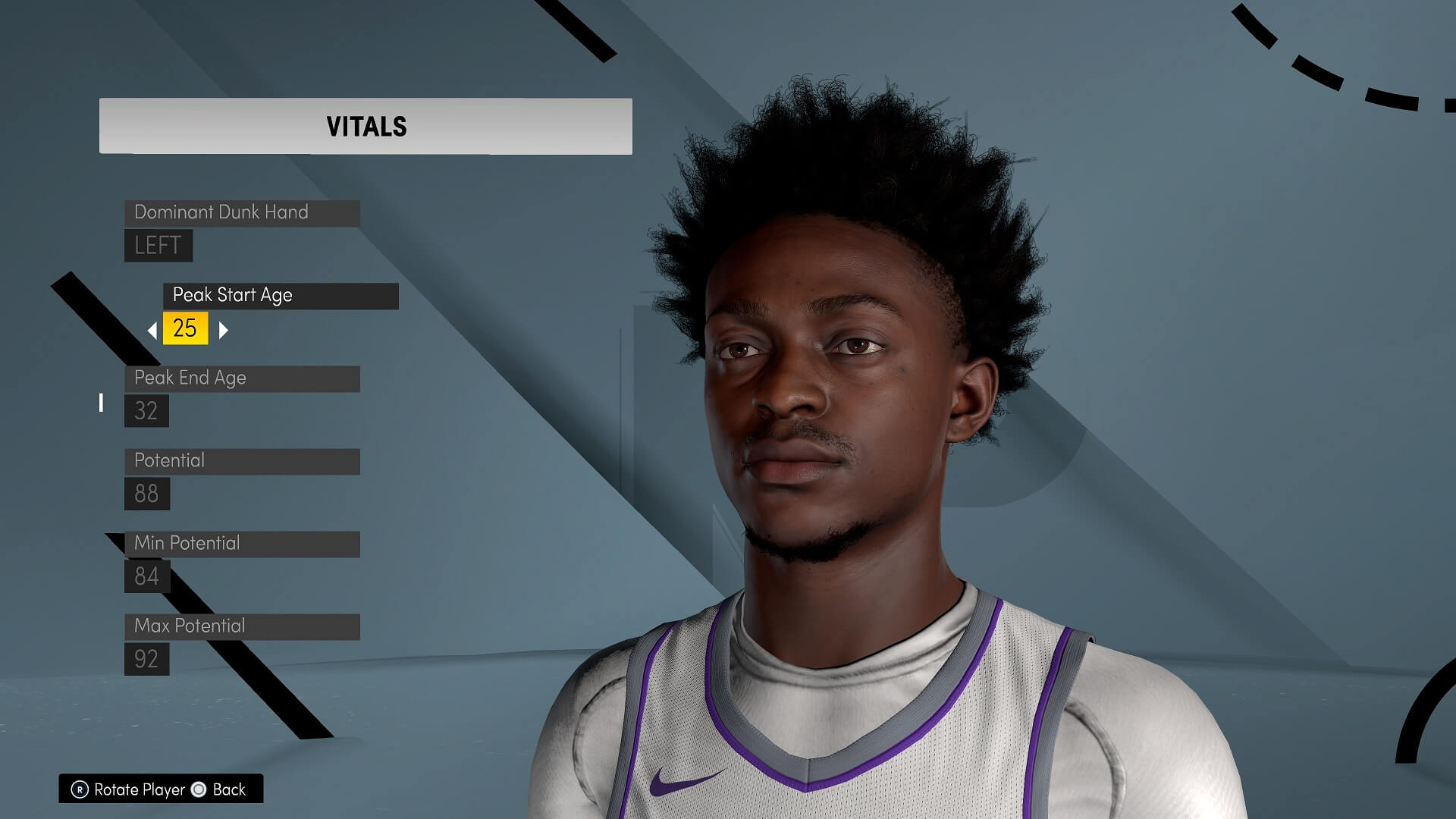The image size is (1456, 819).
Task: Click the LEFT dunk hand value
Action: tap(158, 246)
